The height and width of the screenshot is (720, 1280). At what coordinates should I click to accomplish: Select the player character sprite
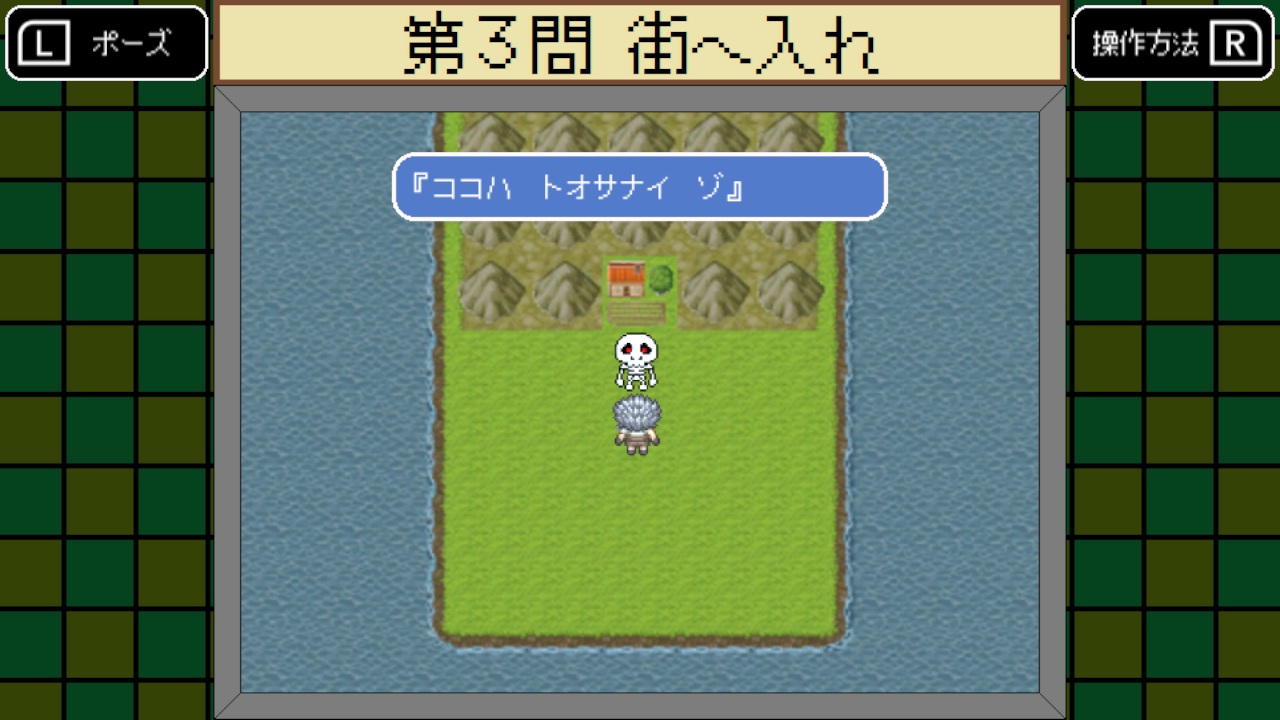[637, 422]
